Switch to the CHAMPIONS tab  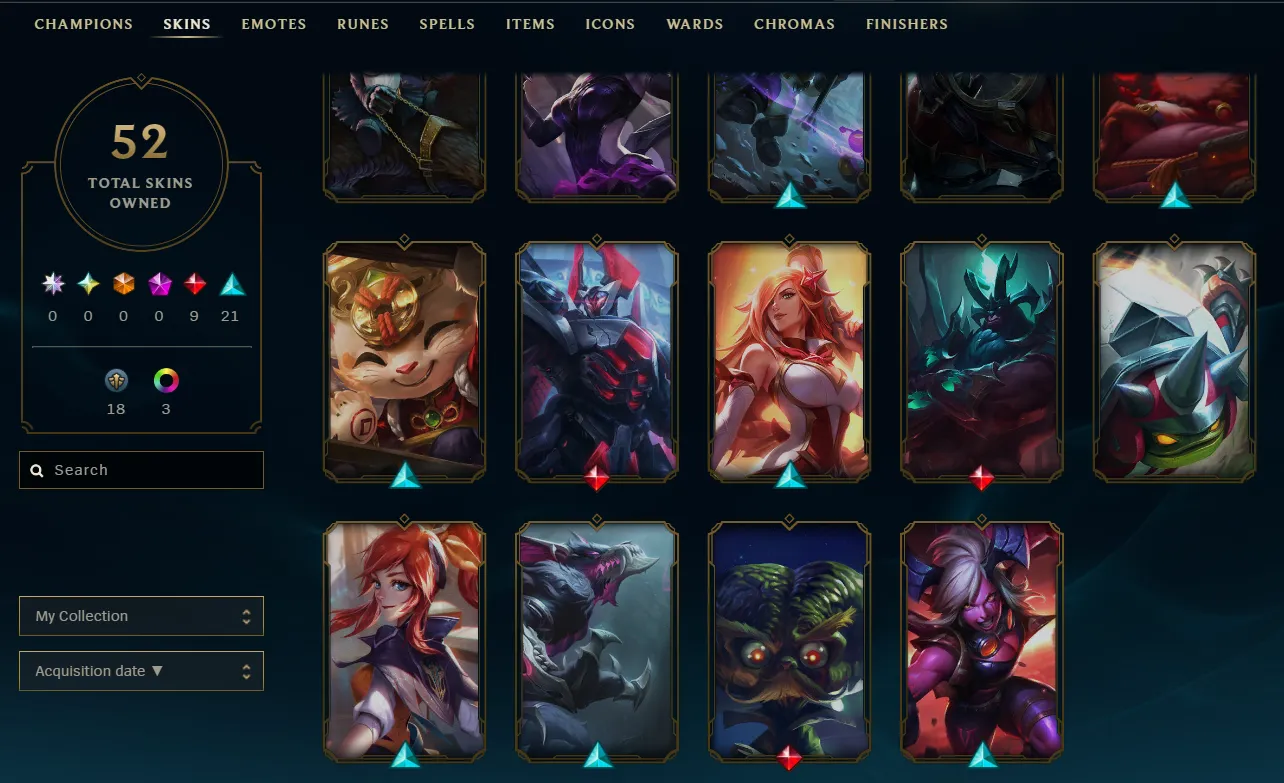click(83, 24)
